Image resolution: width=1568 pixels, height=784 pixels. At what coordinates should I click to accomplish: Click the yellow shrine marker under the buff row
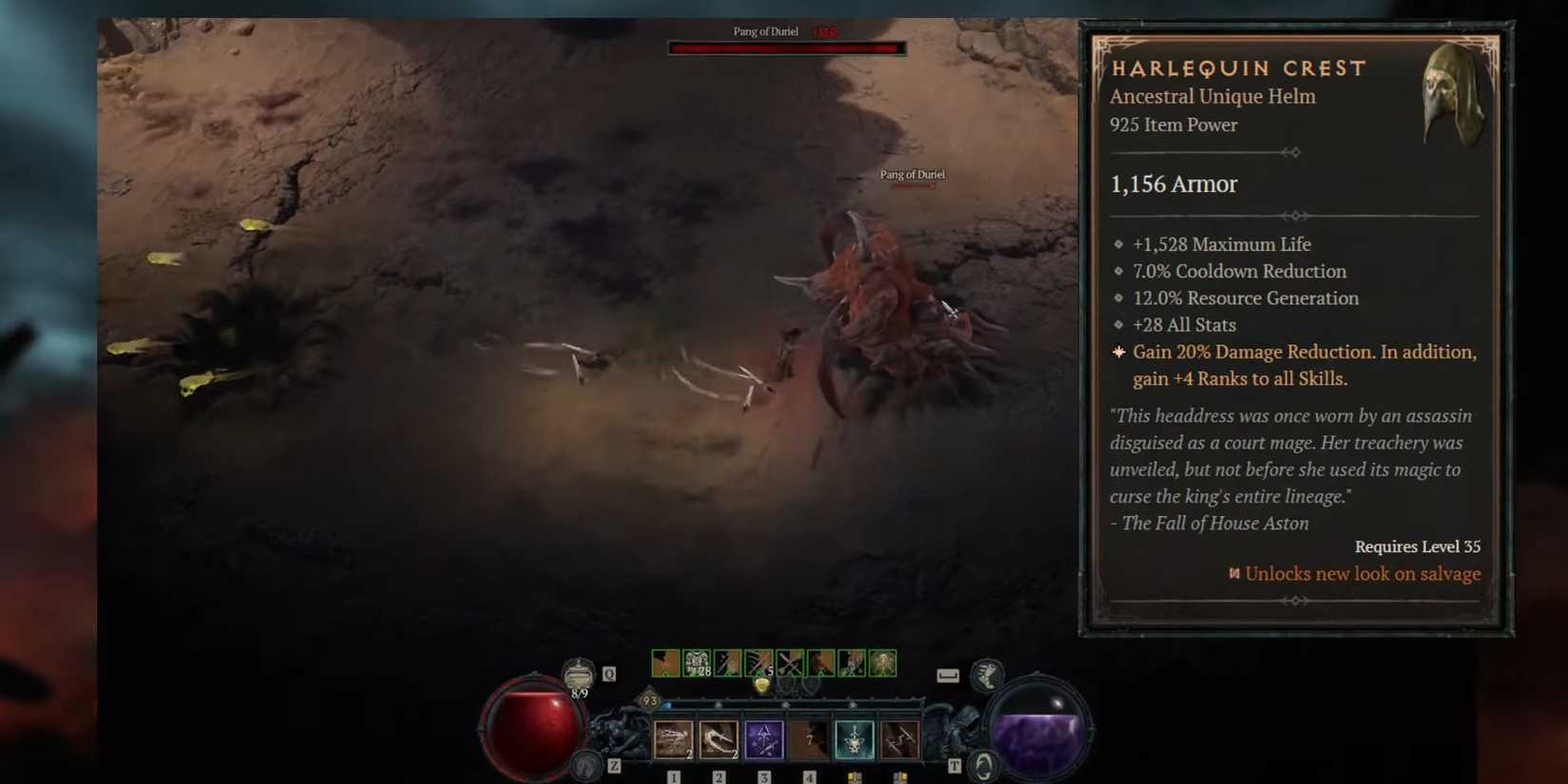pos(761,685)
